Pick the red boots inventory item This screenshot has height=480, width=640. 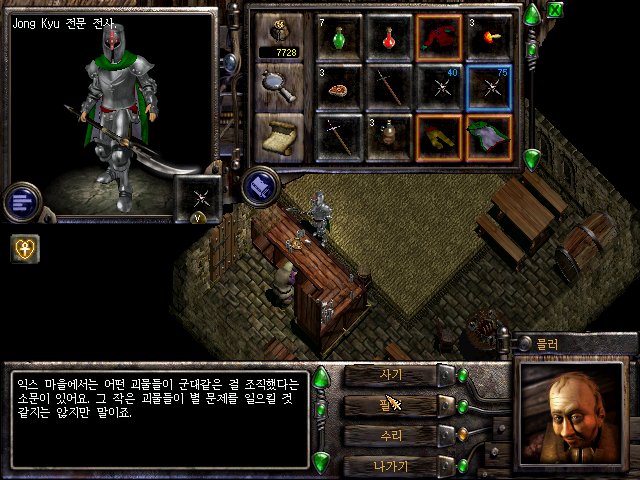point(439,38)
